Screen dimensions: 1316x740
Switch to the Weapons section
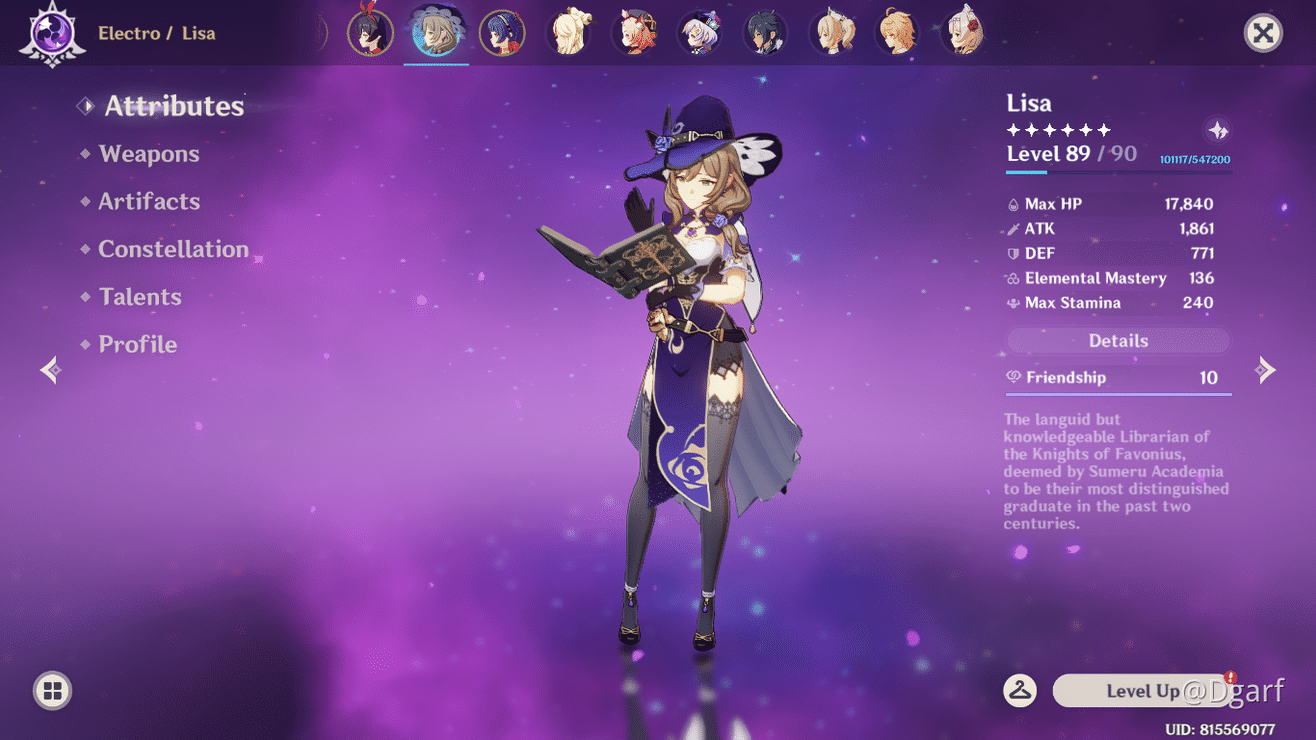[149, 154]
